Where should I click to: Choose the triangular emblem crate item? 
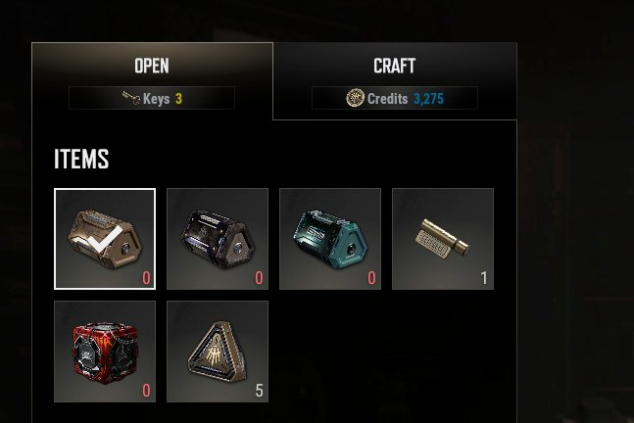(x=217, y=351)
